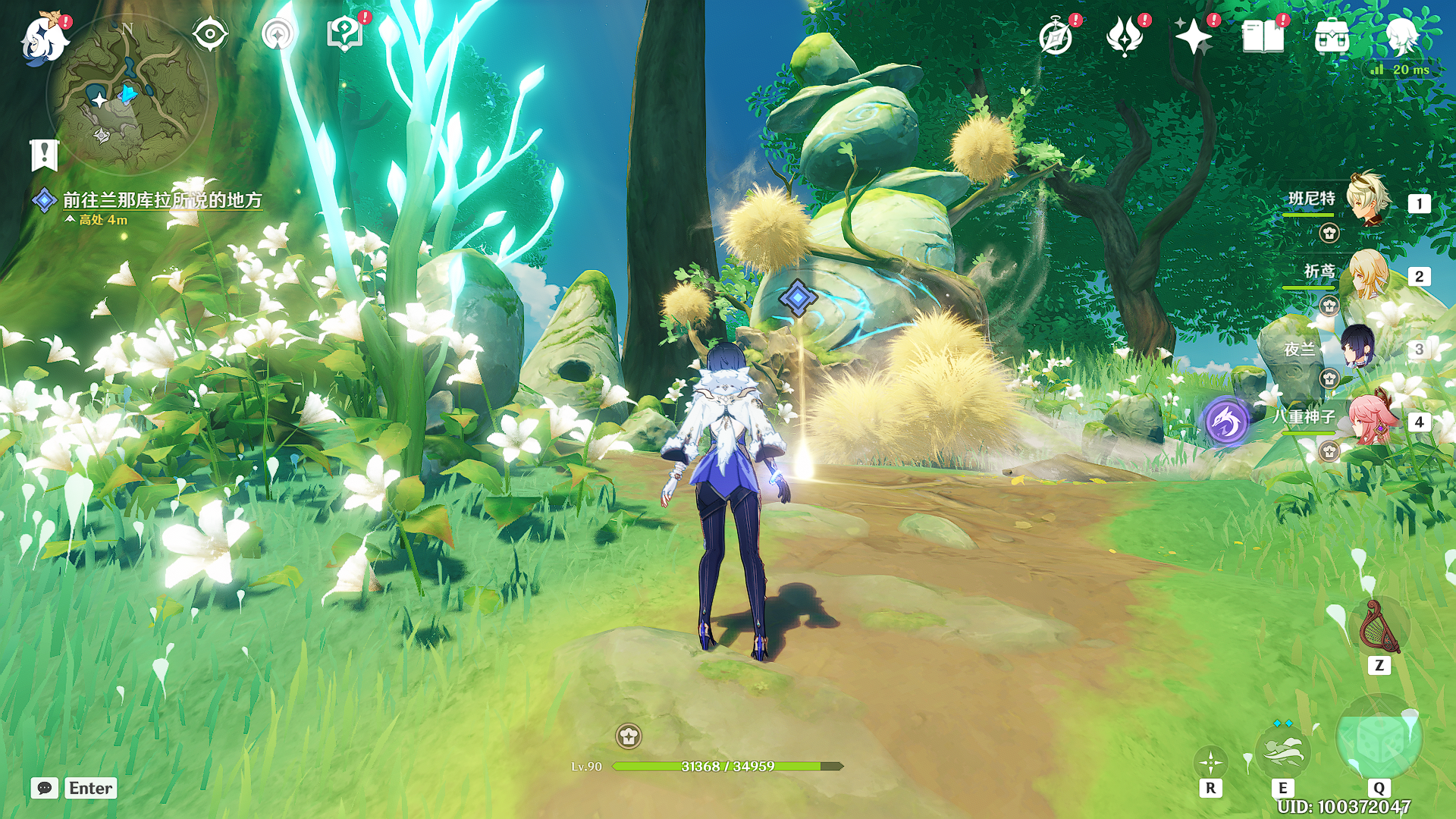Toggle Elemental Sight eye icon
The width and height of the screenshot is (1456, 819).
(210, 34)
